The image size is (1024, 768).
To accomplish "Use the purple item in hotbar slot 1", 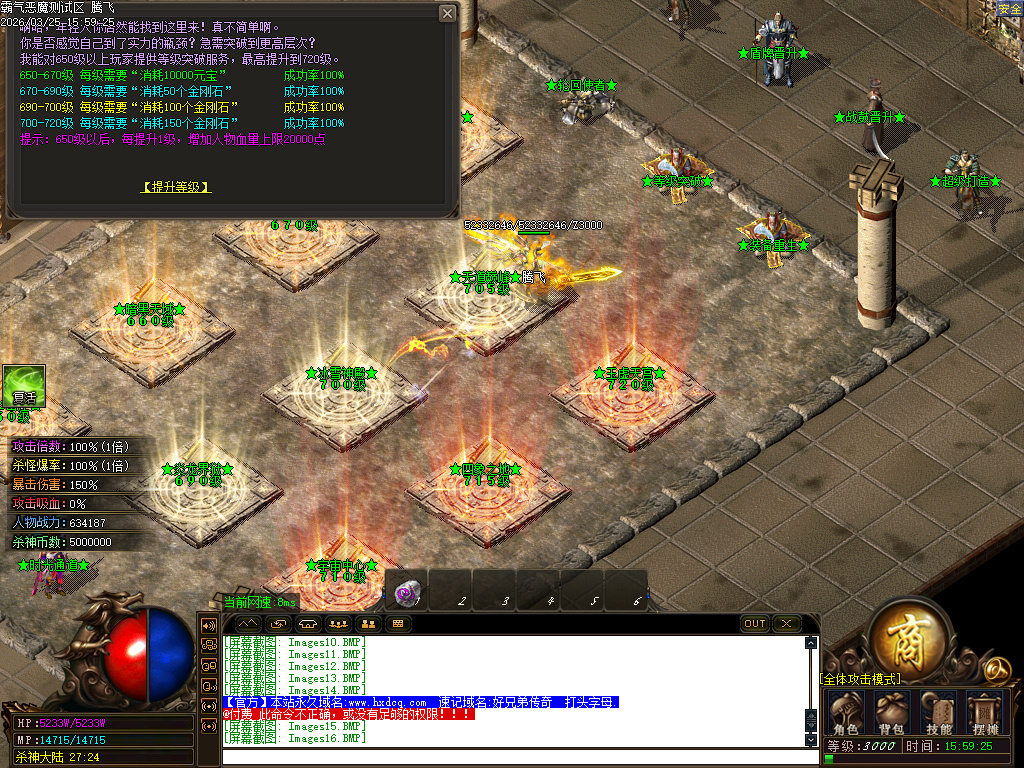I will coord(406,592).
